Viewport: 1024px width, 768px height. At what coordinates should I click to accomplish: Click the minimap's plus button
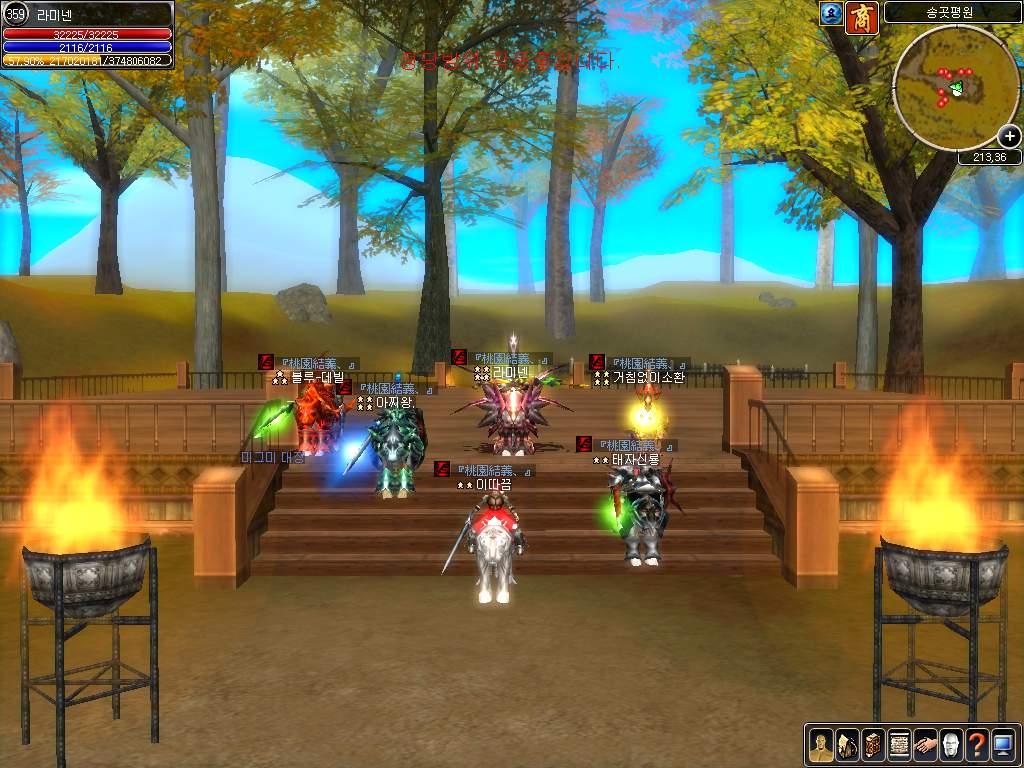1009,137
